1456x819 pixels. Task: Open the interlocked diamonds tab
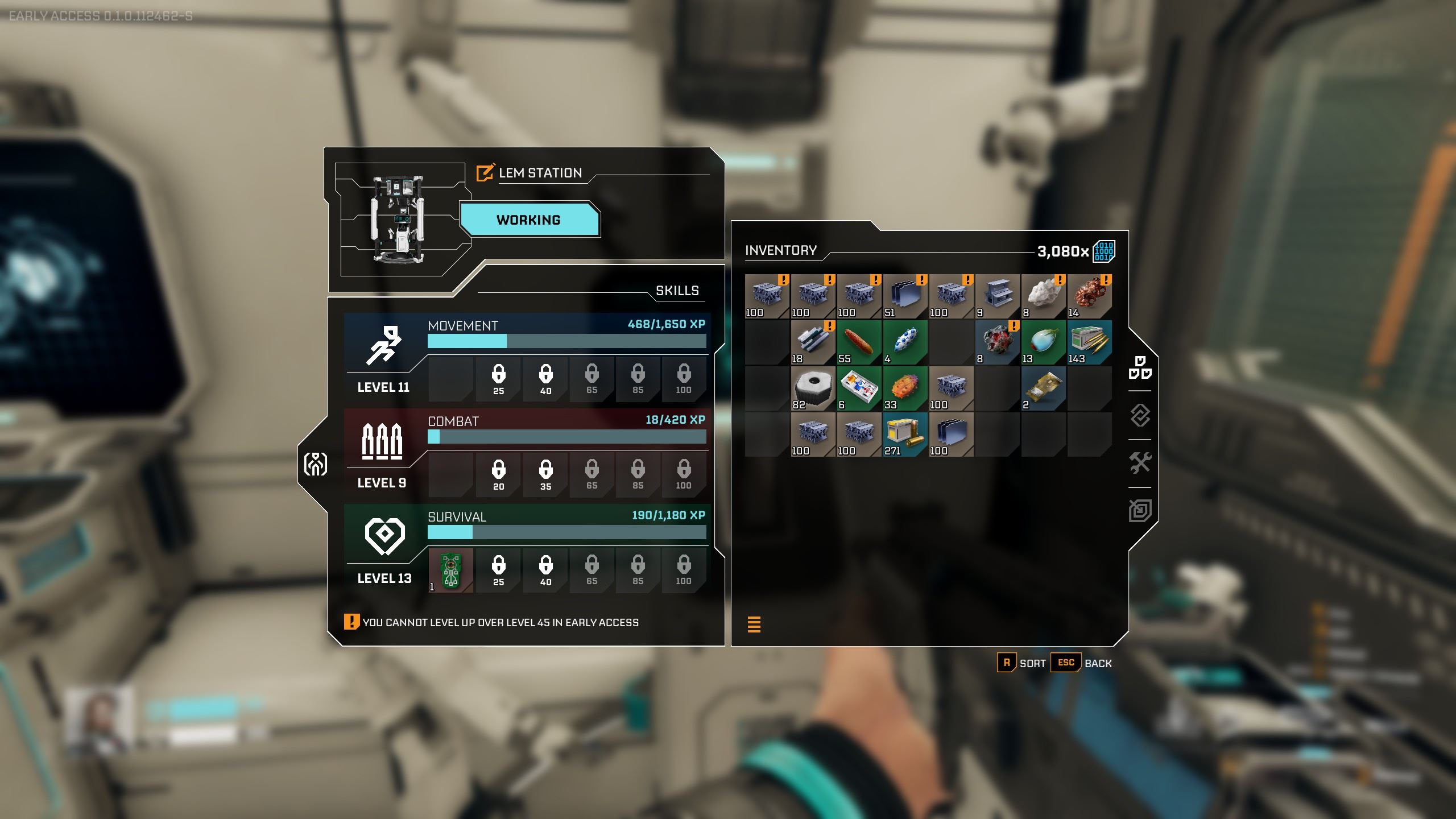[1140, 415]
